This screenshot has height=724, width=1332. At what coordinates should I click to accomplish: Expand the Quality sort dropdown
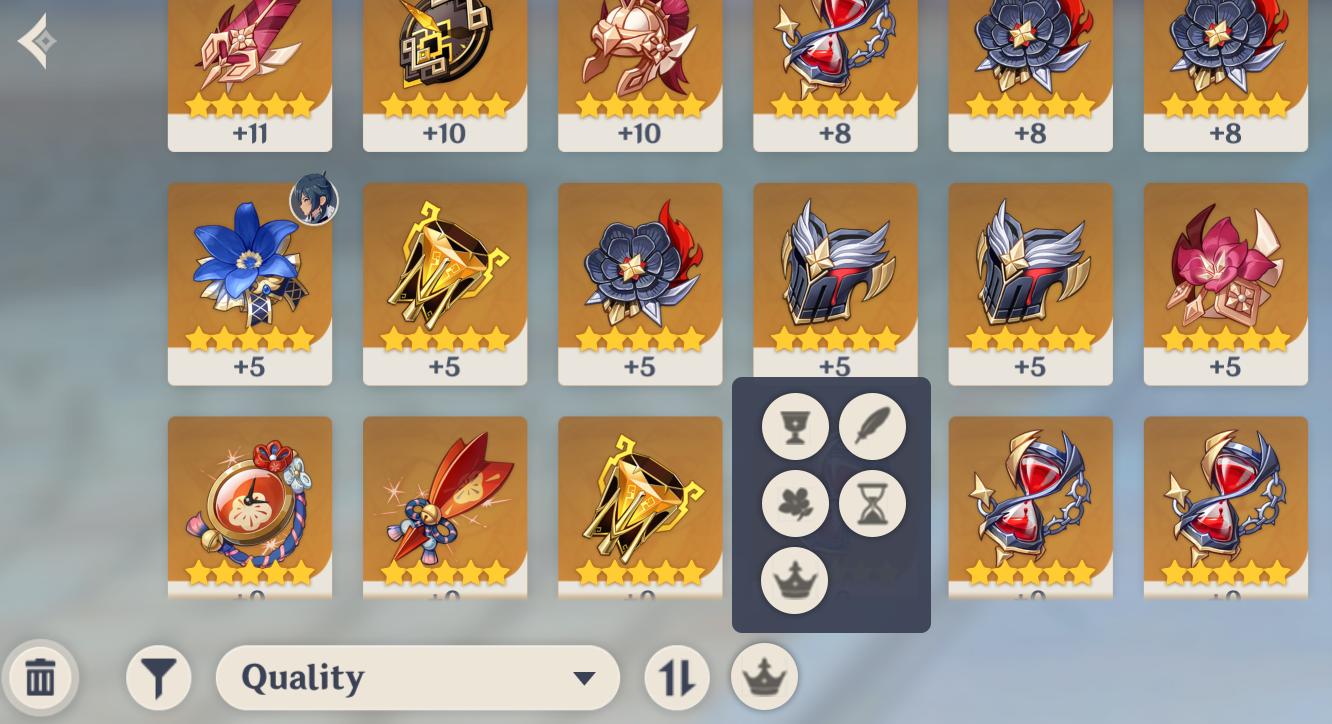(417, 677)
